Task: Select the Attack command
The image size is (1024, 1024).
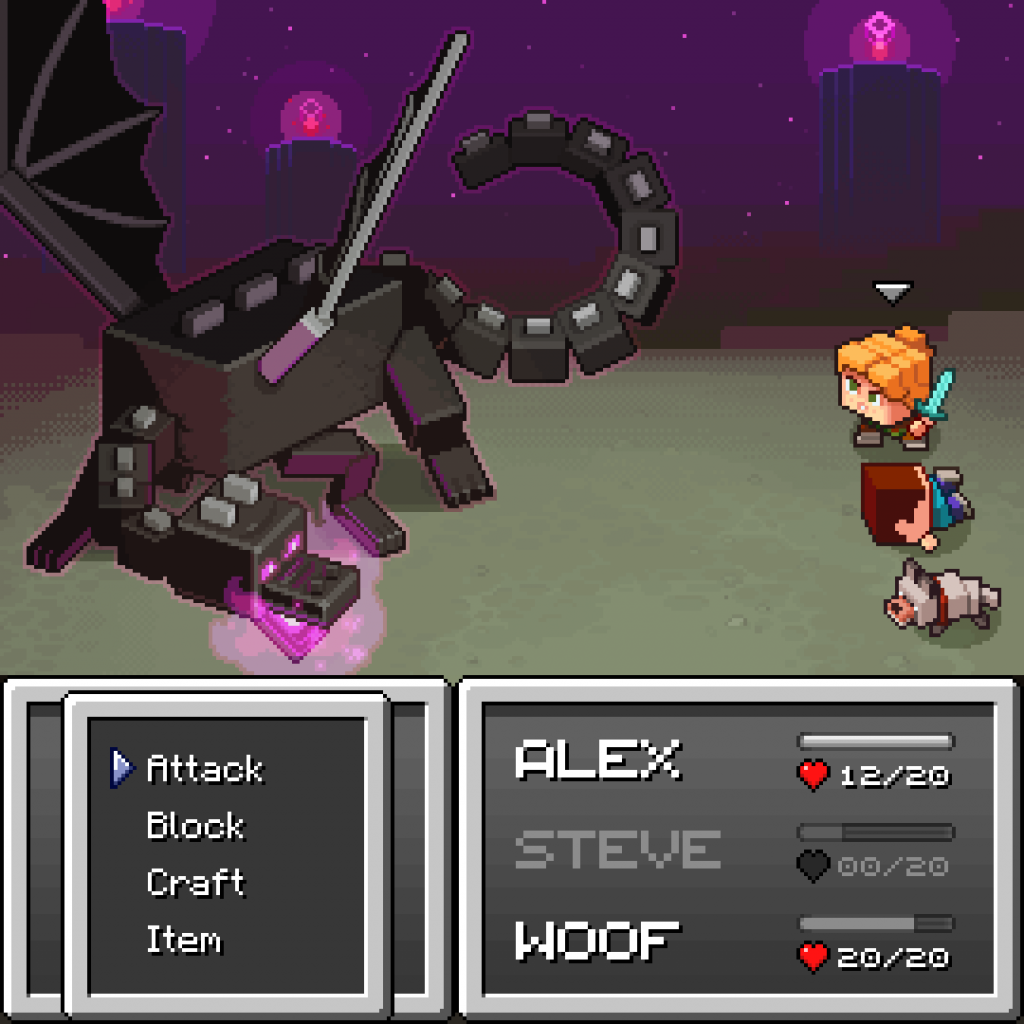Action: pyautogui.click(x=204, y=768)
